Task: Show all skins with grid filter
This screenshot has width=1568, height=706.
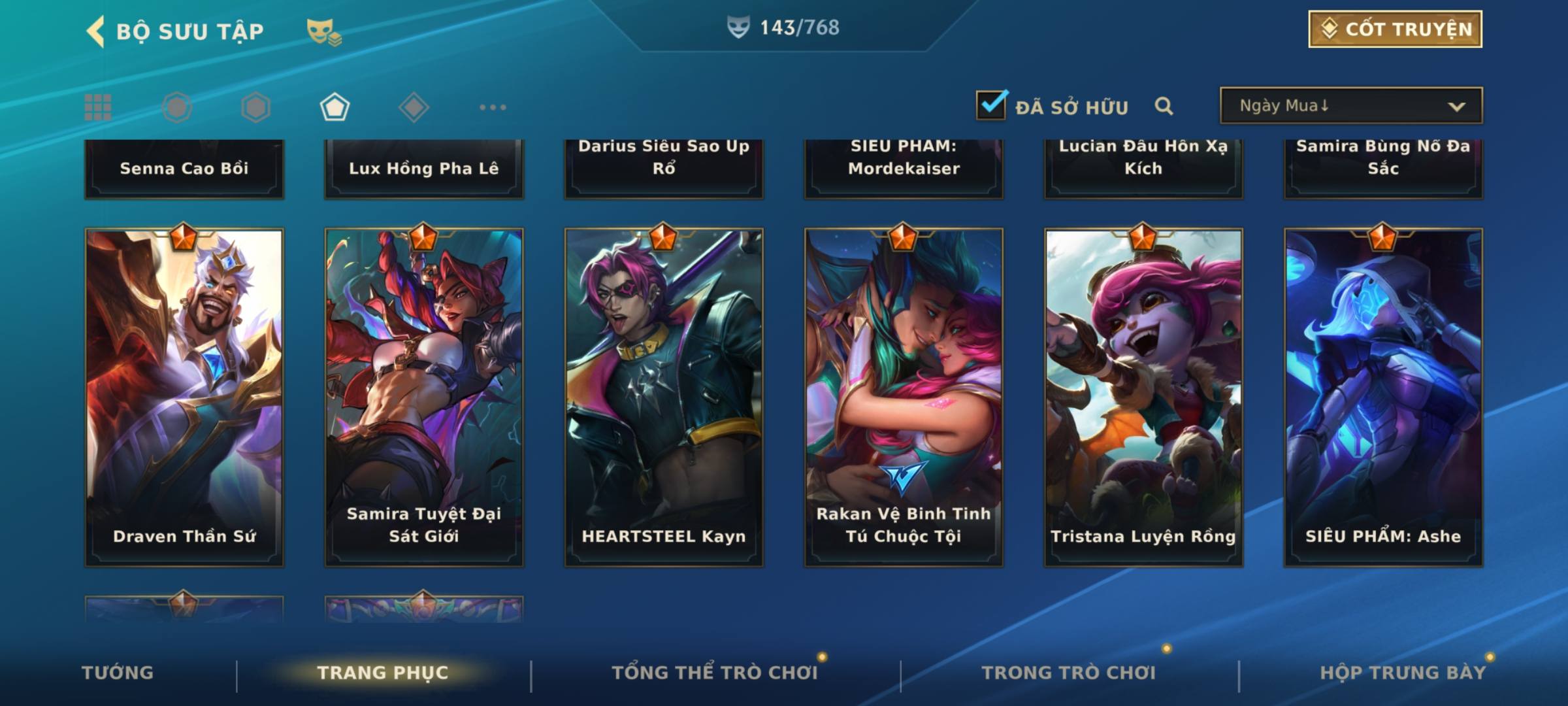Action: (x=98, y=107)
